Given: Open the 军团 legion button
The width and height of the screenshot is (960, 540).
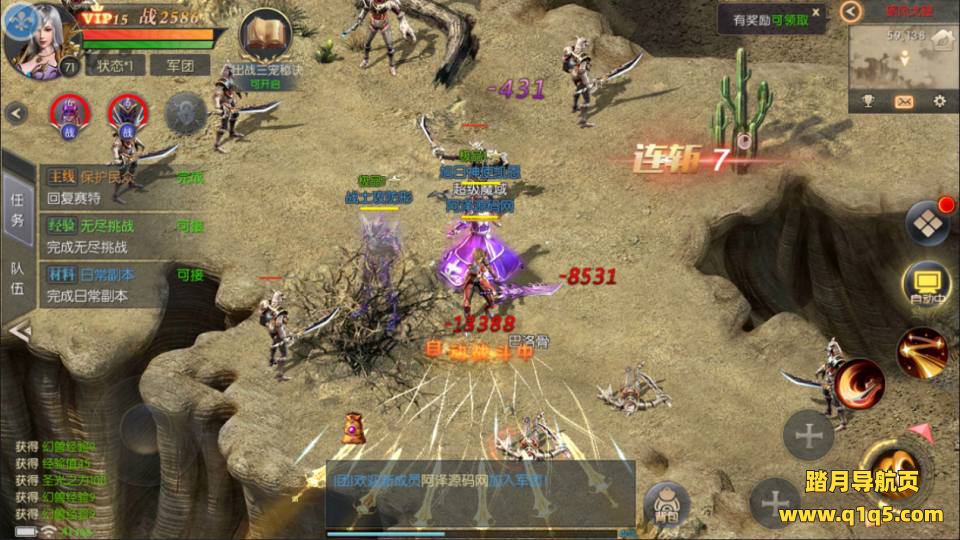Looking at the screenshot, I should click(x=180, y=65).
